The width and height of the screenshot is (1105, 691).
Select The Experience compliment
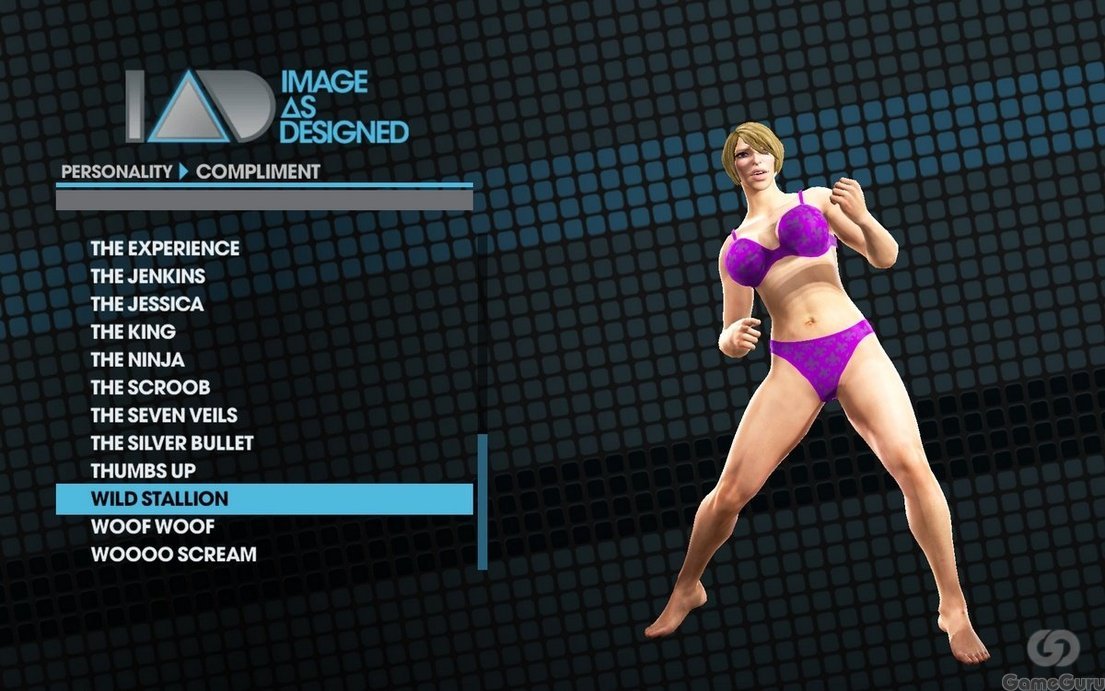165,248
